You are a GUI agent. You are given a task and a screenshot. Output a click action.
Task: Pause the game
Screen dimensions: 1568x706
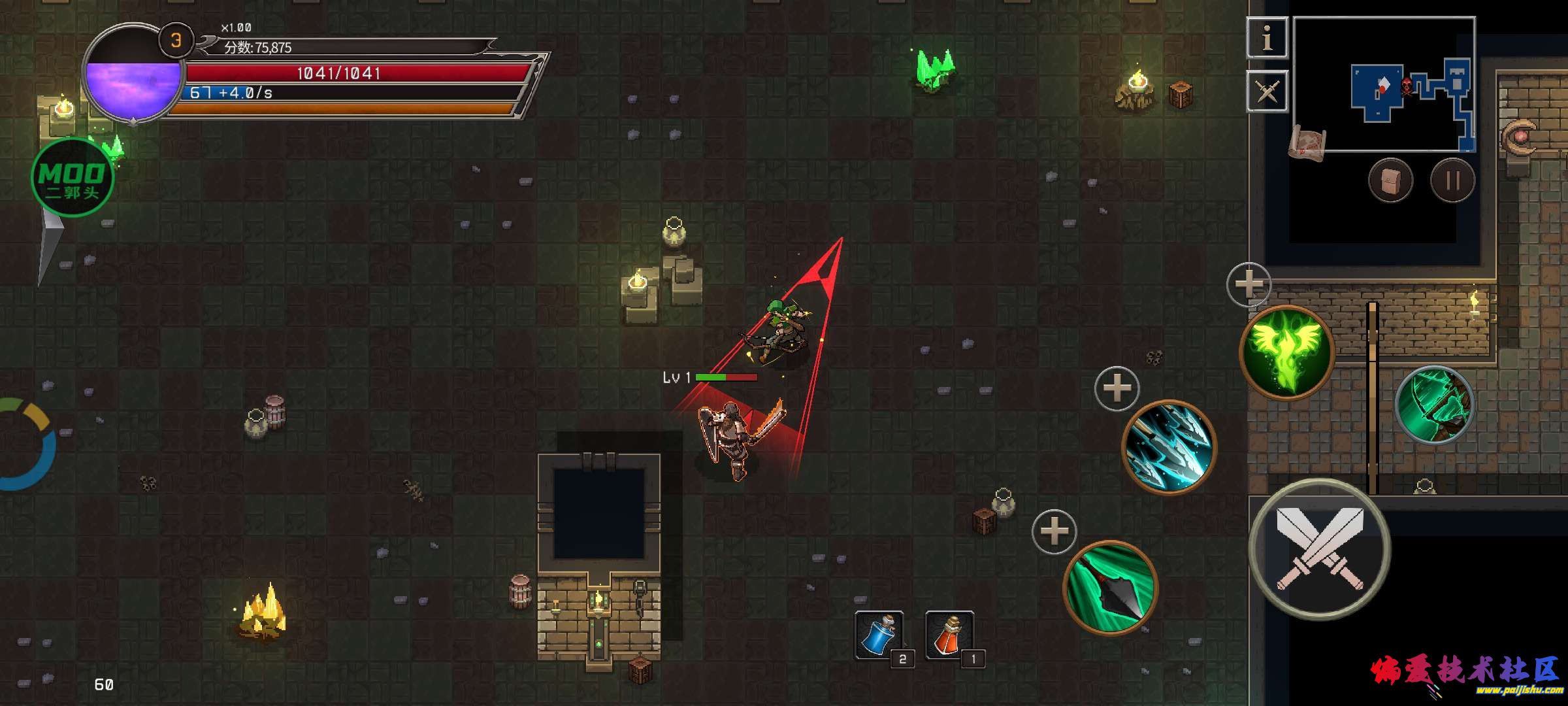(1452, 180)
